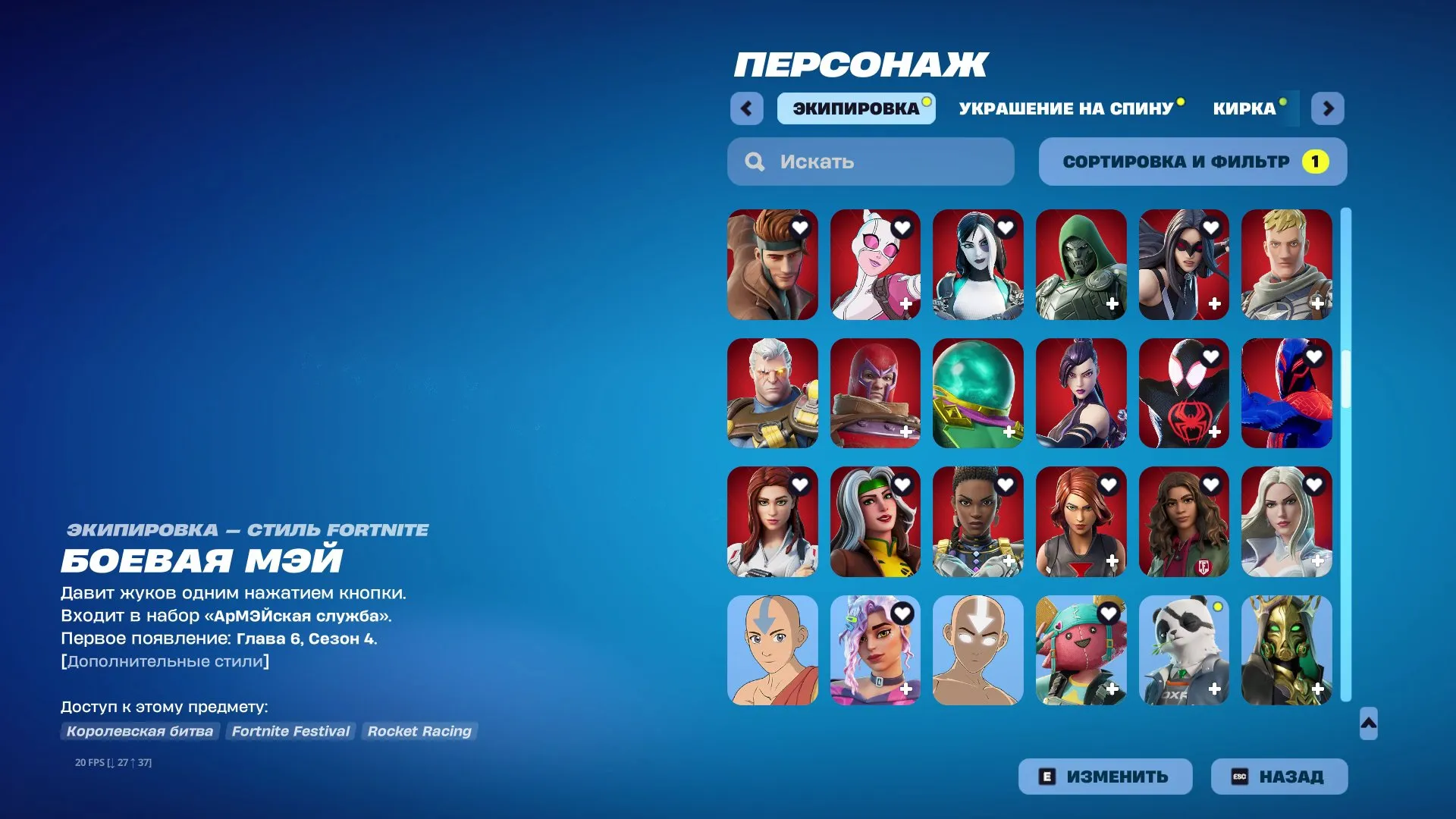This screenshot has width=1456, height=819.
Task: Switch to the УКРАШЕНИЕ НА СПИНУ tab
Action: click(1065, 108)
